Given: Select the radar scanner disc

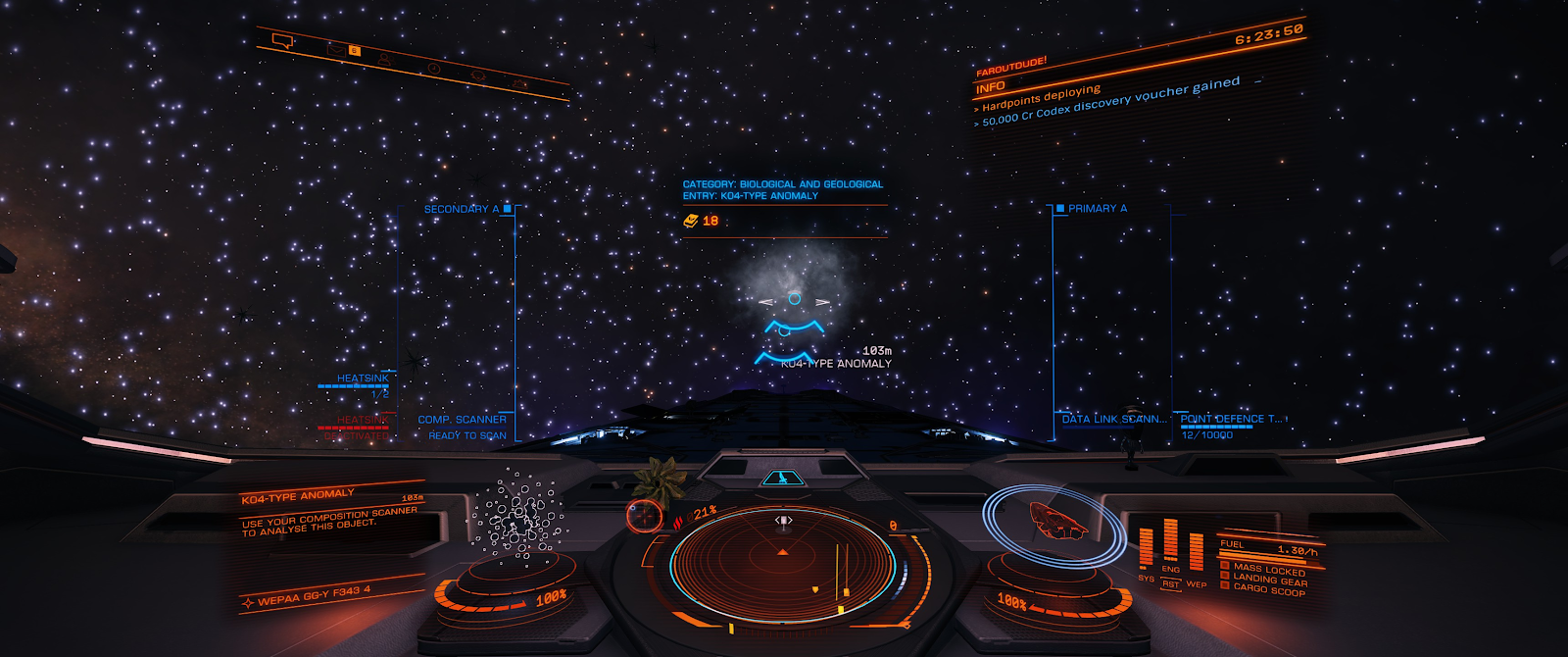Looking at the screenshot, I should point(782,562).
